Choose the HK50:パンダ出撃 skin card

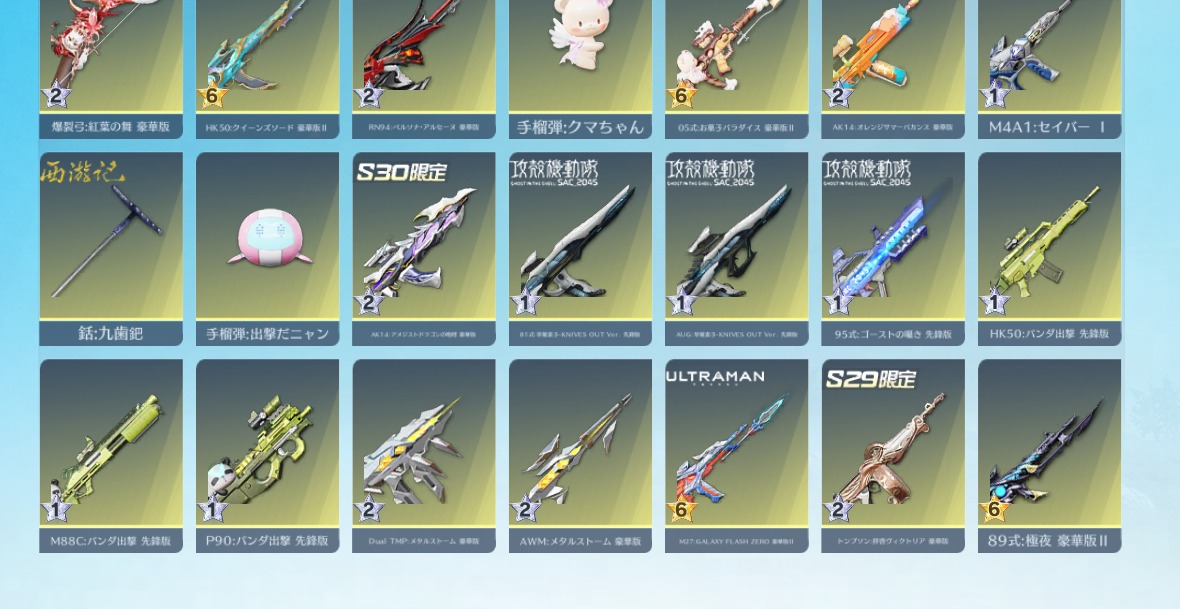[1049, 248]
